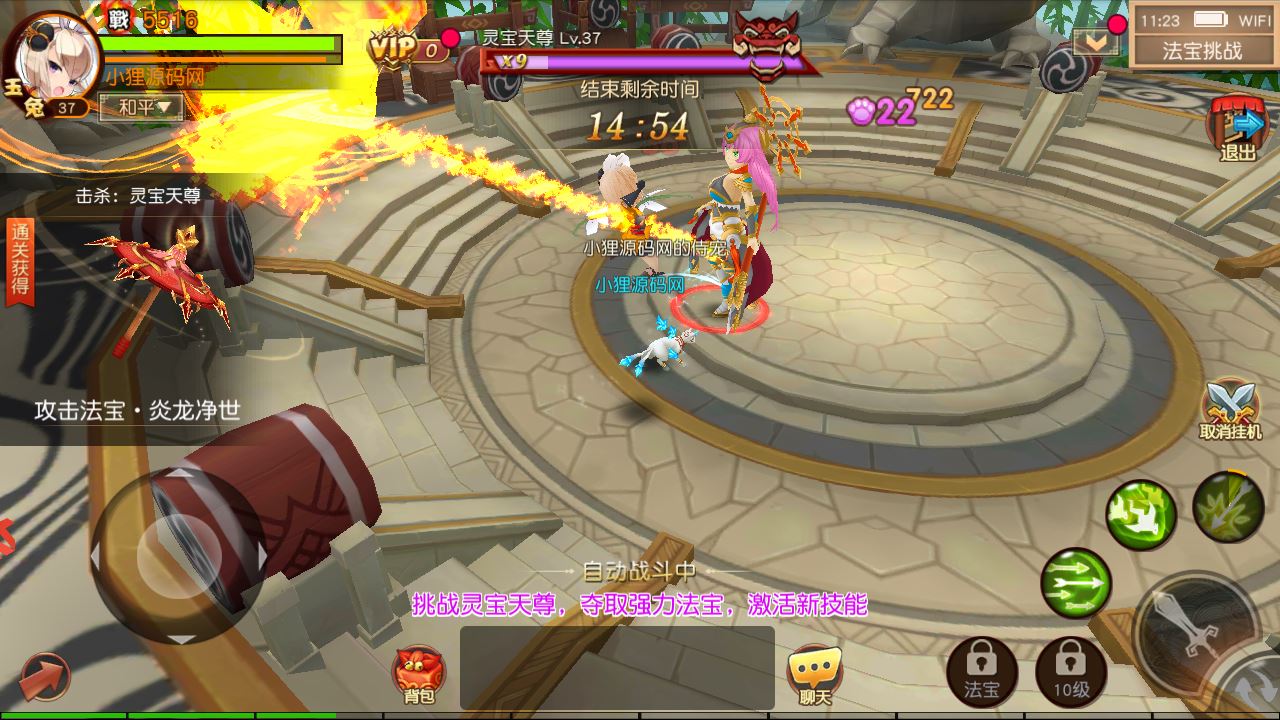Open the 和平 combat mode dropdown

tap(140, 107)
